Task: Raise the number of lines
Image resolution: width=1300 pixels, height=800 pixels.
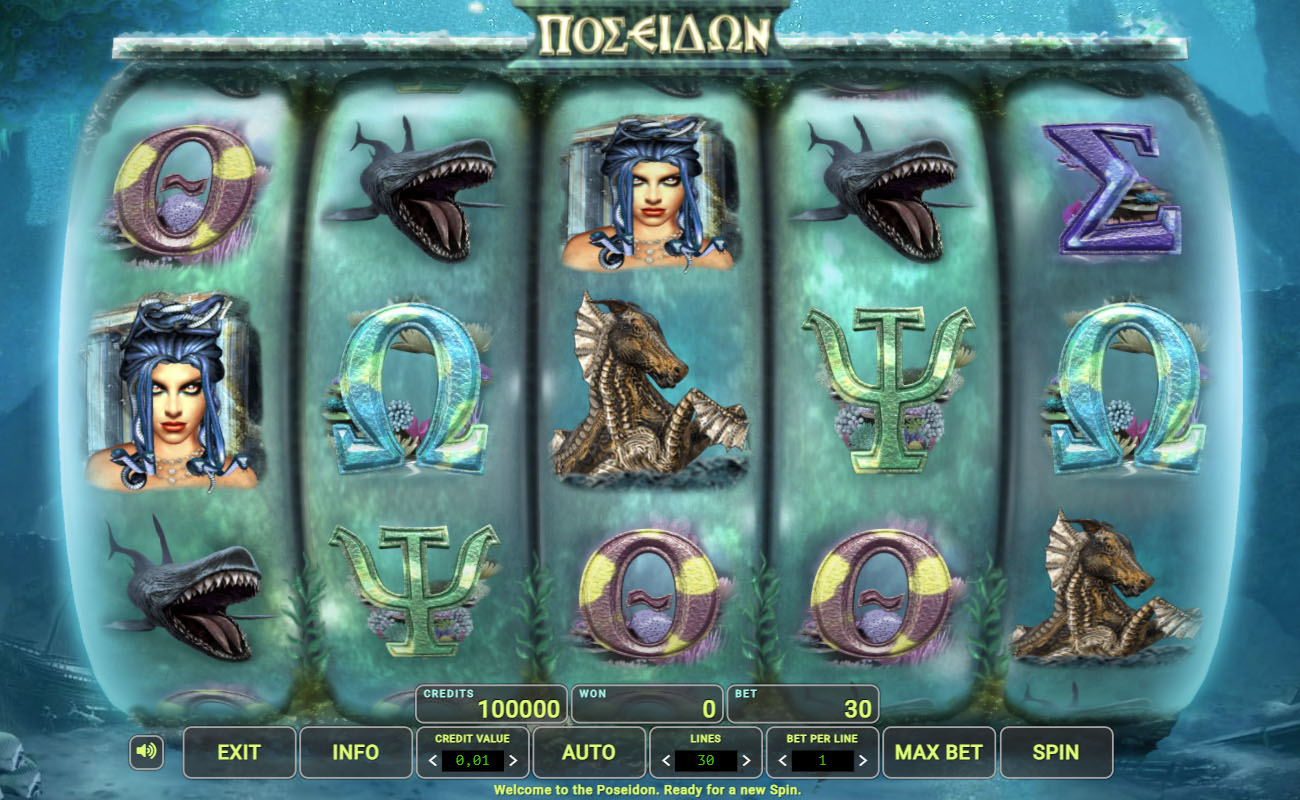Action: 746,761
